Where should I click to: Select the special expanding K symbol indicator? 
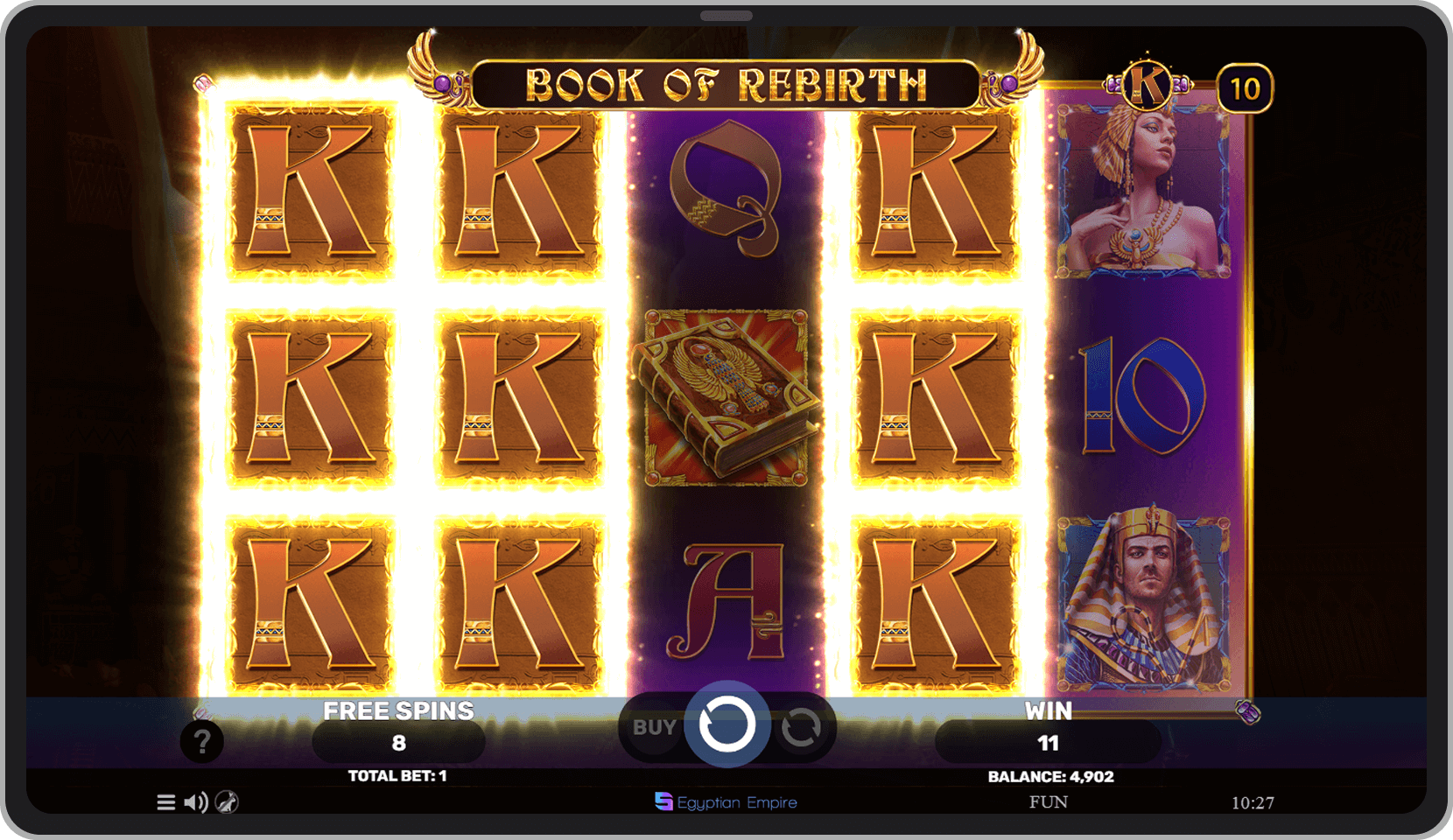tap(1148, 83)
